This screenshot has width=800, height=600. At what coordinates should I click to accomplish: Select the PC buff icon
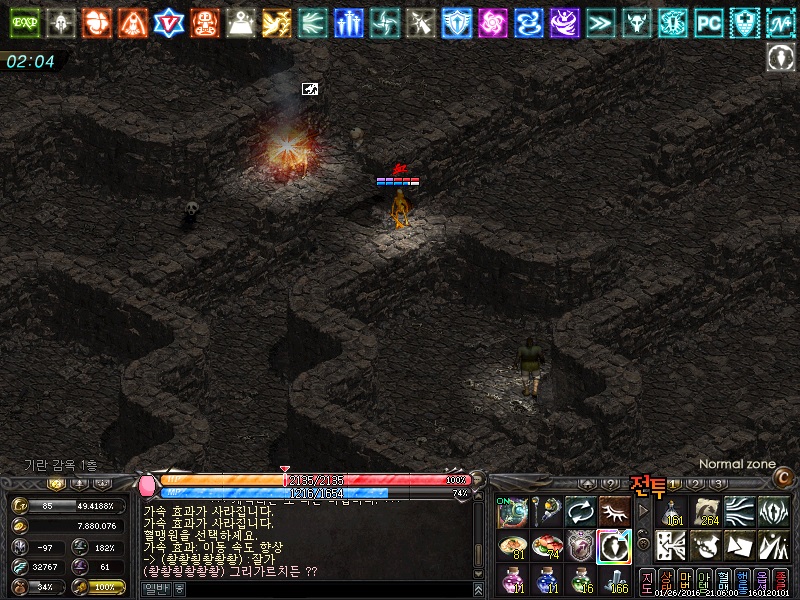709,22
